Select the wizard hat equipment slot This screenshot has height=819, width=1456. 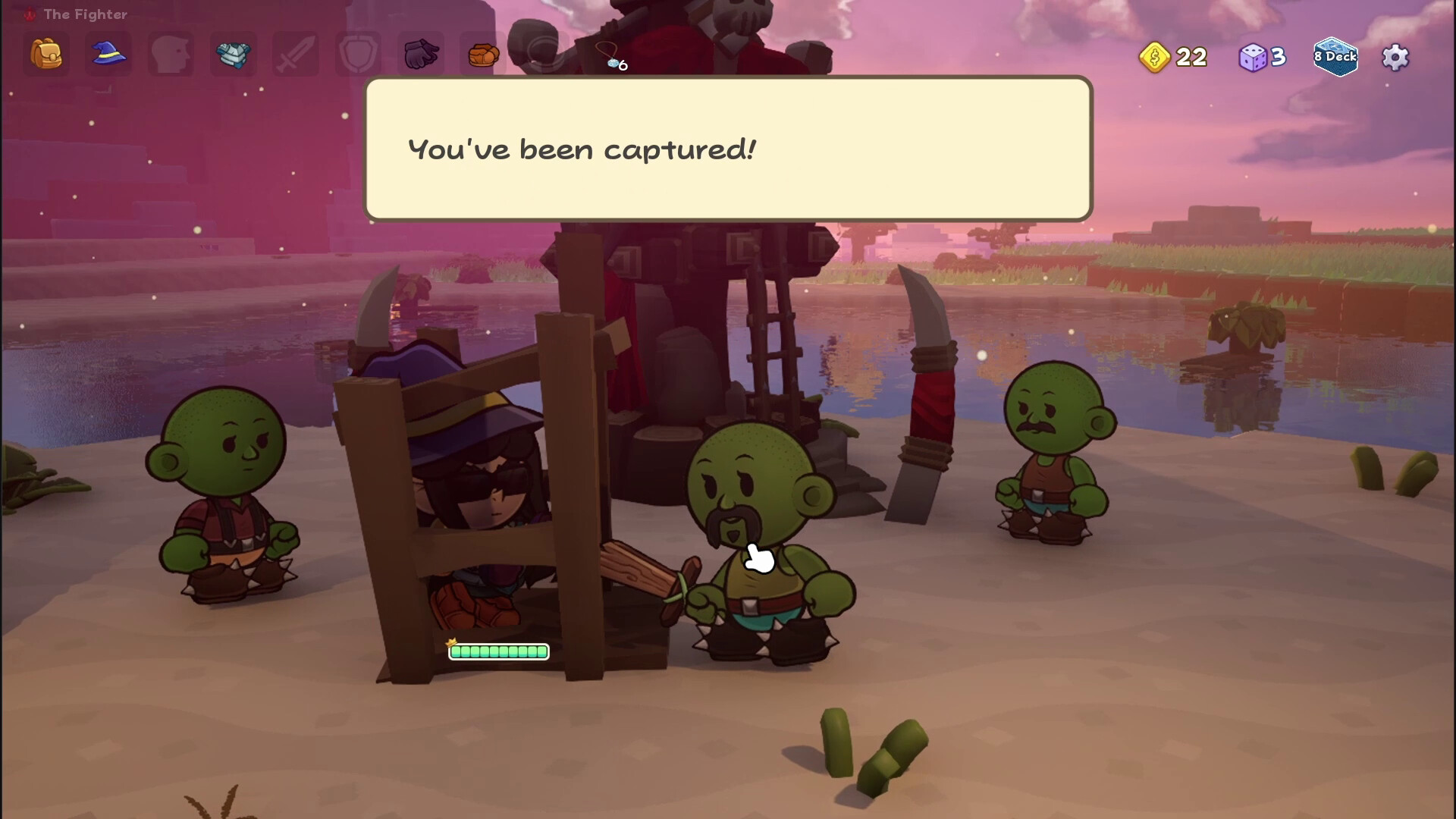point(108,53)
